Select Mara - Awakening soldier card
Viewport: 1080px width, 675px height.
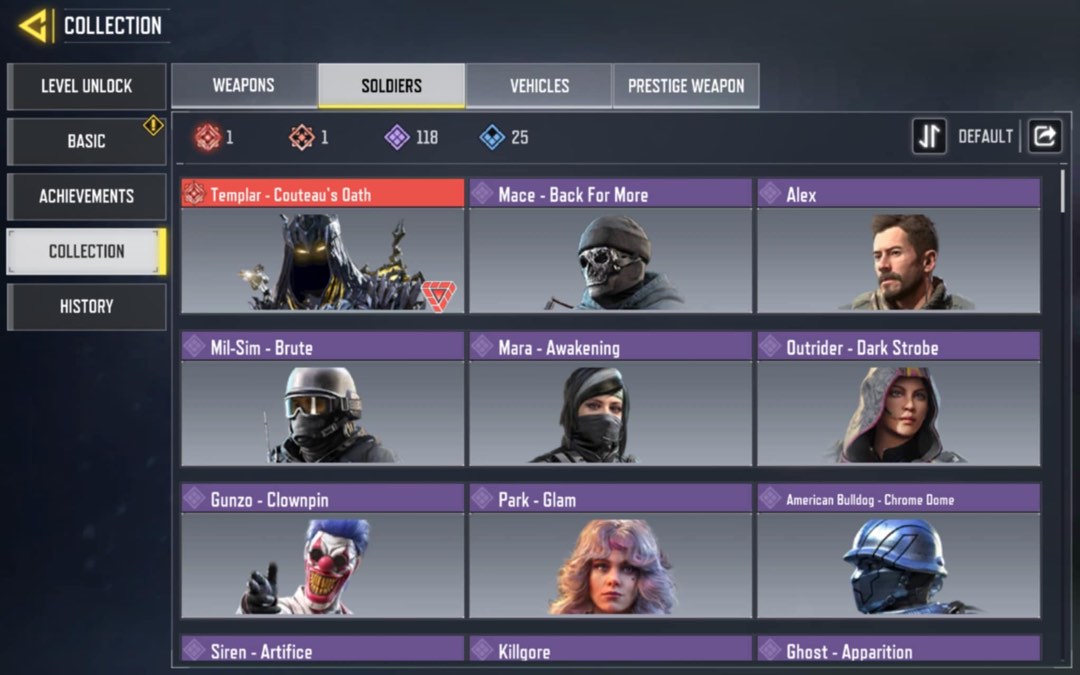click(x=610, y=399)
